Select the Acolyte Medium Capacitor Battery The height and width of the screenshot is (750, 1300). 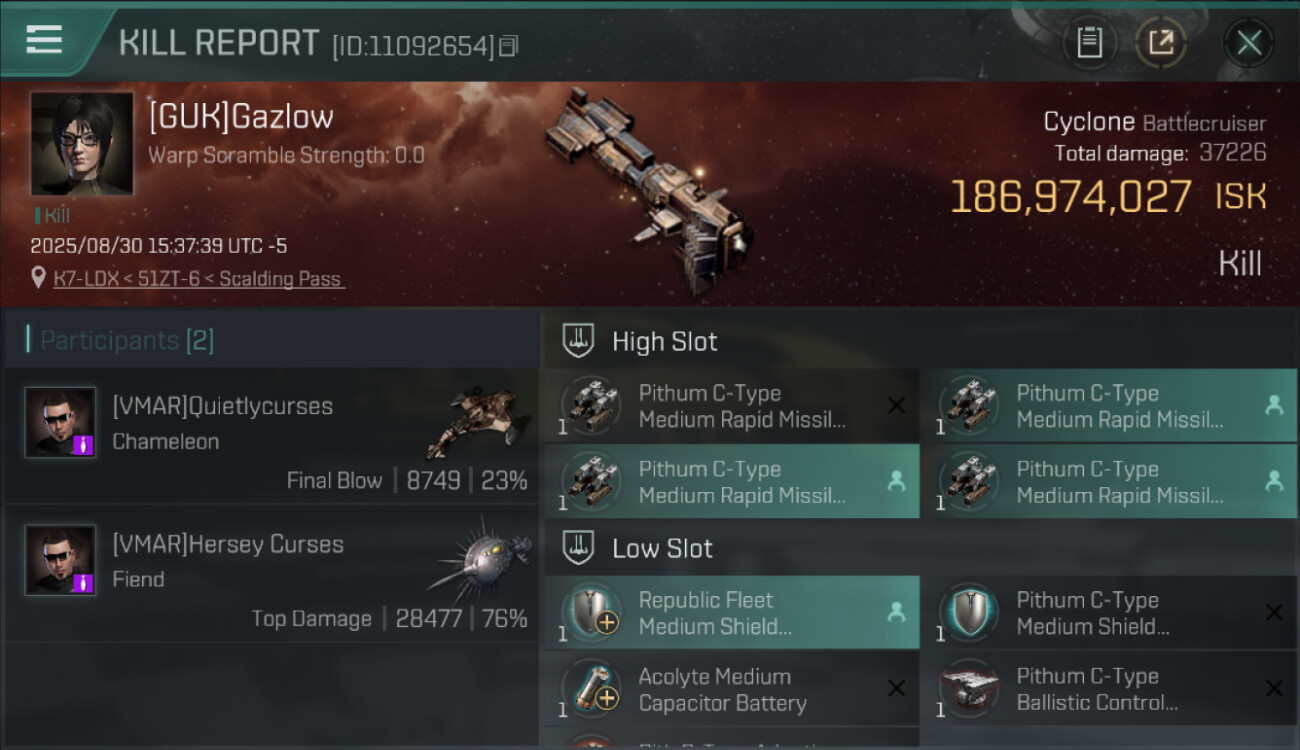pos(731,690)
